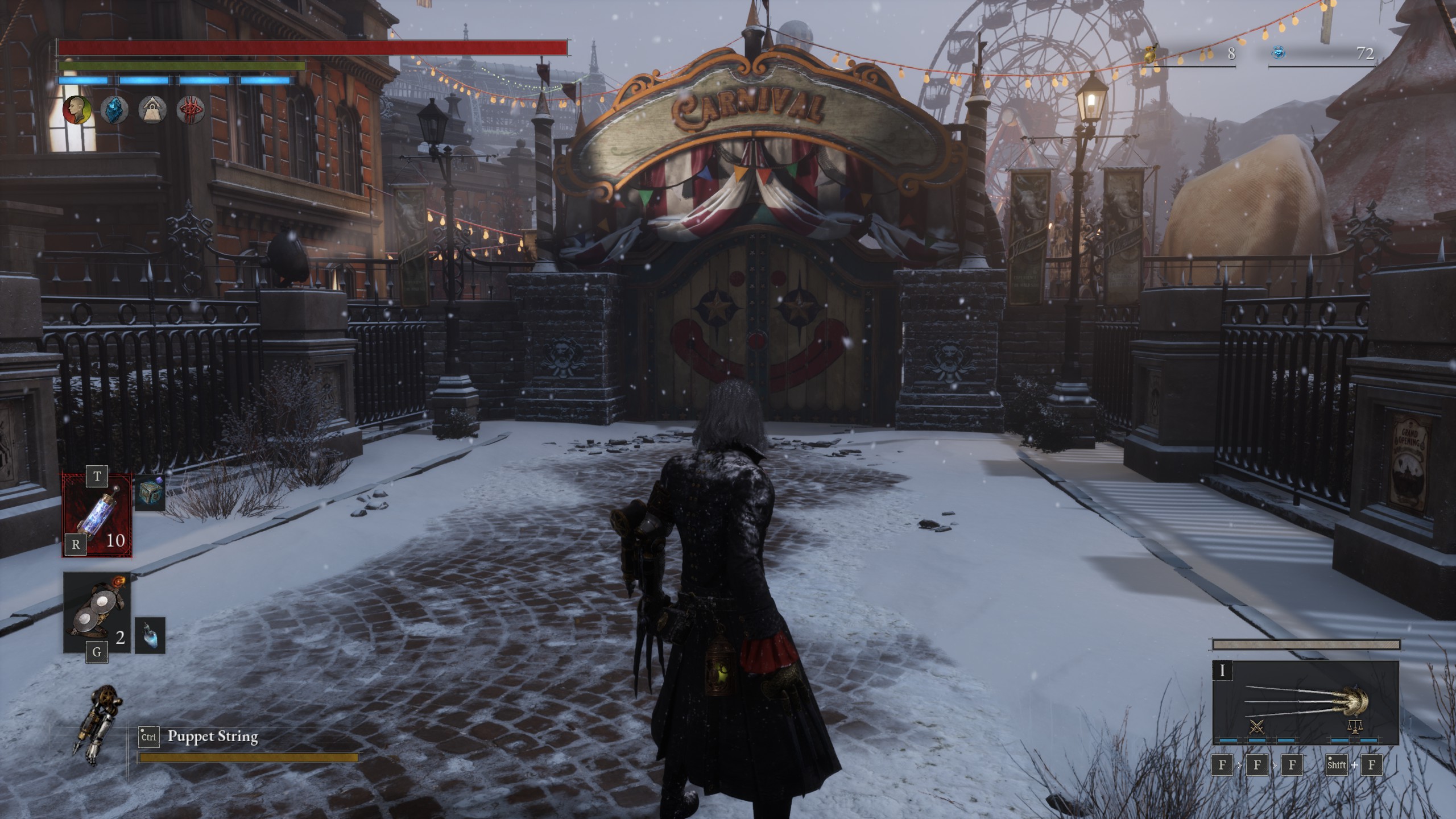Select the Pulse Cell item slot
Image resolution: width=1456 pixels, height=819 pixels.
pos(97,515)
